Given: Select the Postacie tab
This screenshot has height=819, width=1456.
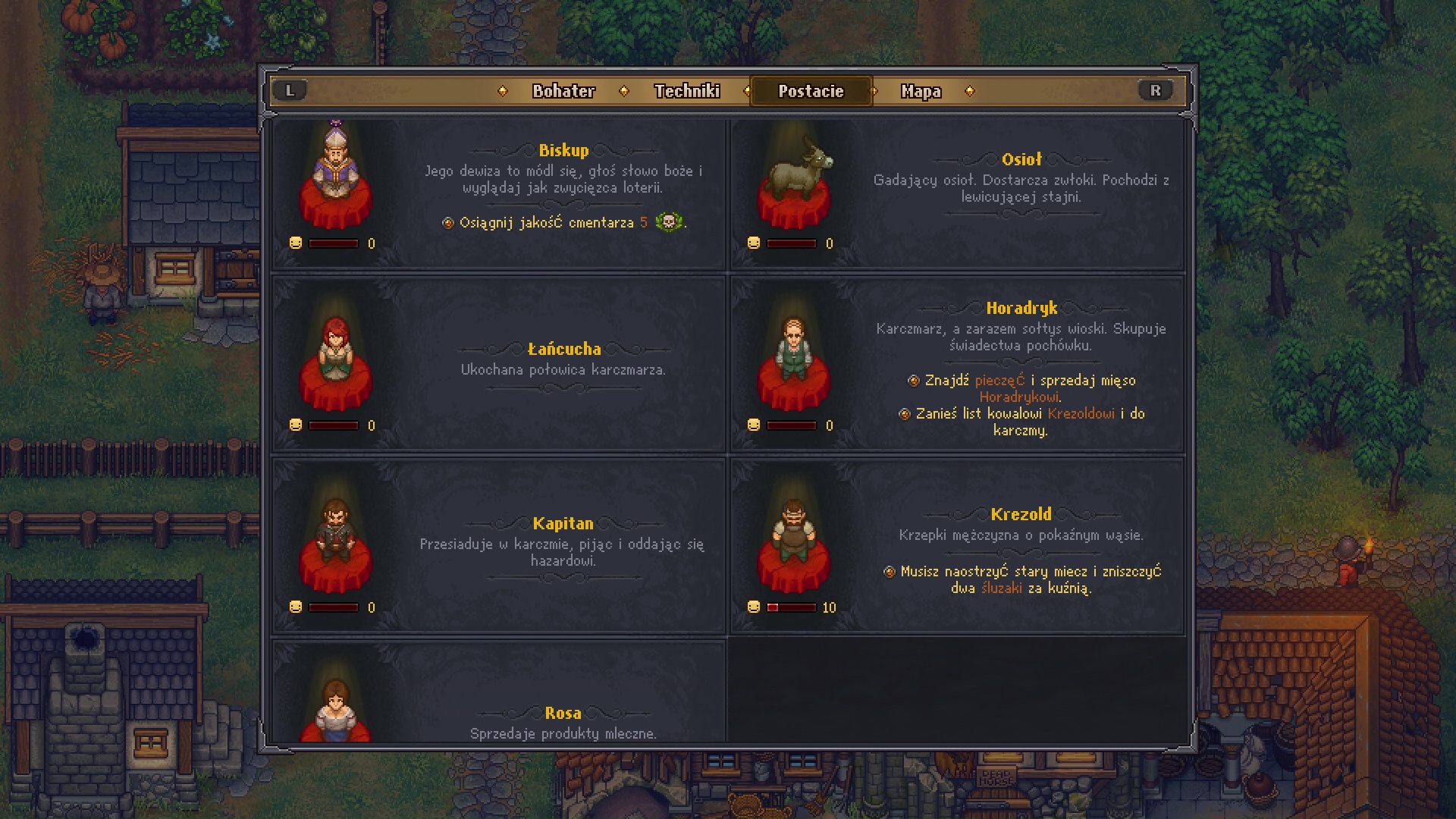Looking at the screenshot, I should click(x=811, y=91).
